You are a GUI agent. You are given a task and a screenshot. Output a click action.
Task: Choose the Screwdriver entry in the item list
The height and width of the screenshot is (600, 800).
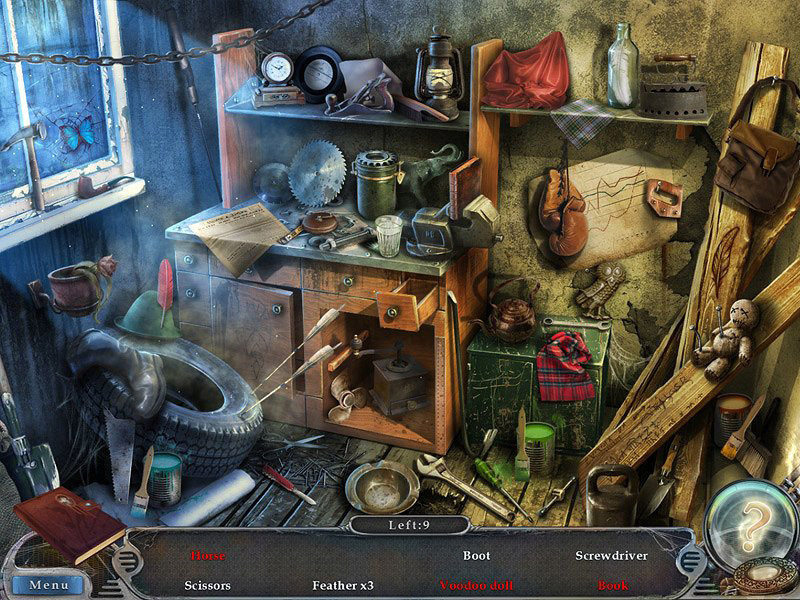coord(611,555)
